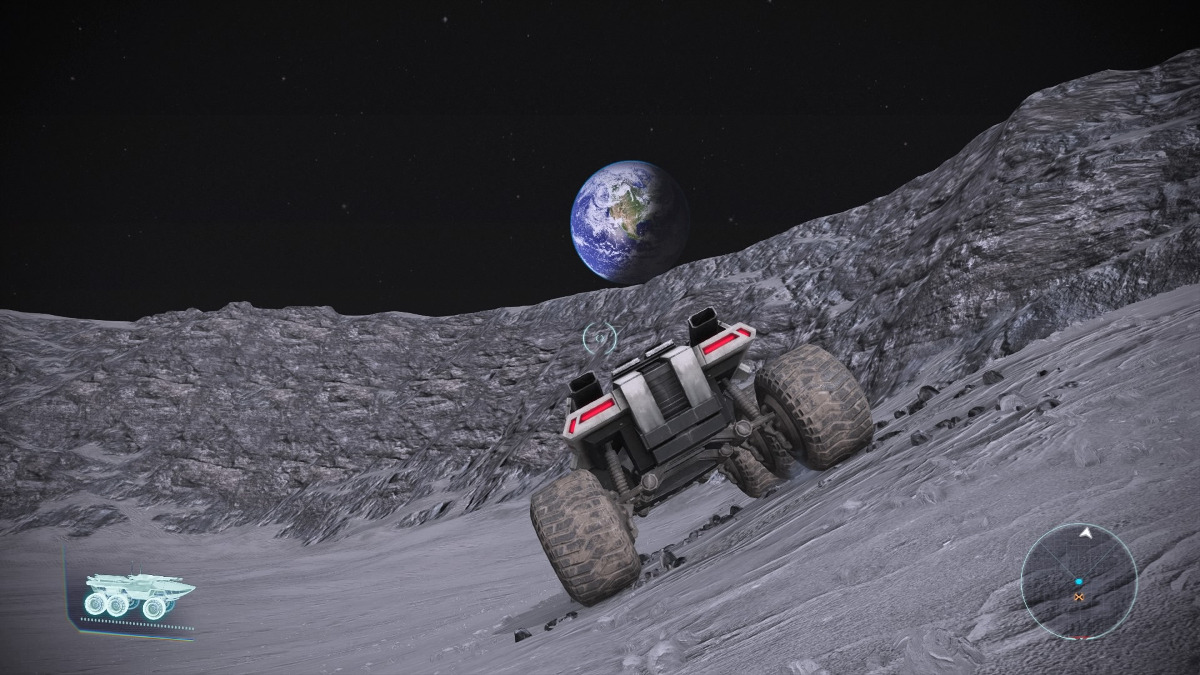
Task: Click the orange X marker on radar
Action: pos(1079,597)
